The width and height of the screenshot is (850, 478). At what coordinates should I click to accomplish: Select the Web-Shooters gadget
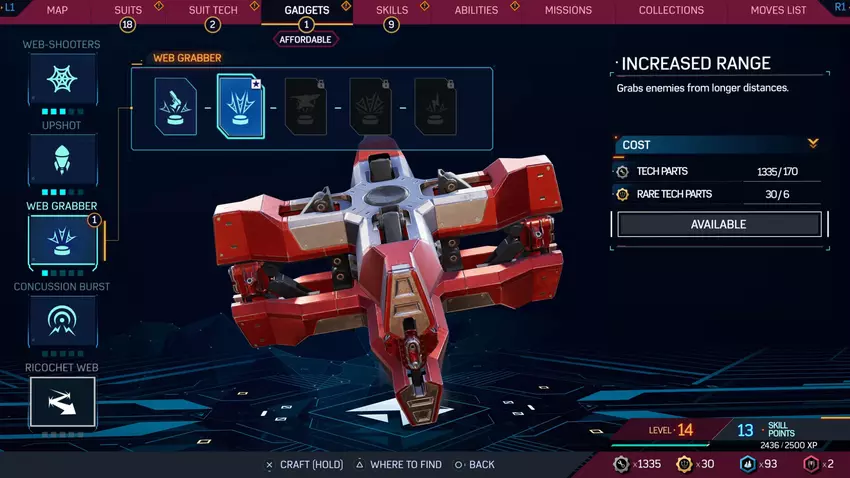pyautogui.click(x=62, y=80)
